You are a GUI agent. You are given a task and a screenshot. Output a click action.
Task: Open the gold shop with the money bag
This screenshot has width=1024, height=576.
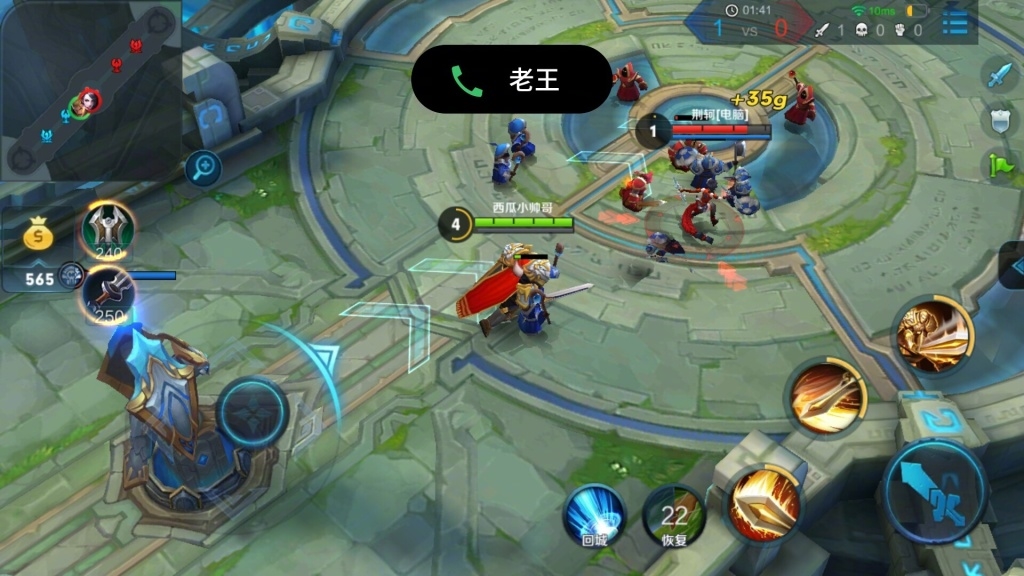click(x=40, y=238)
